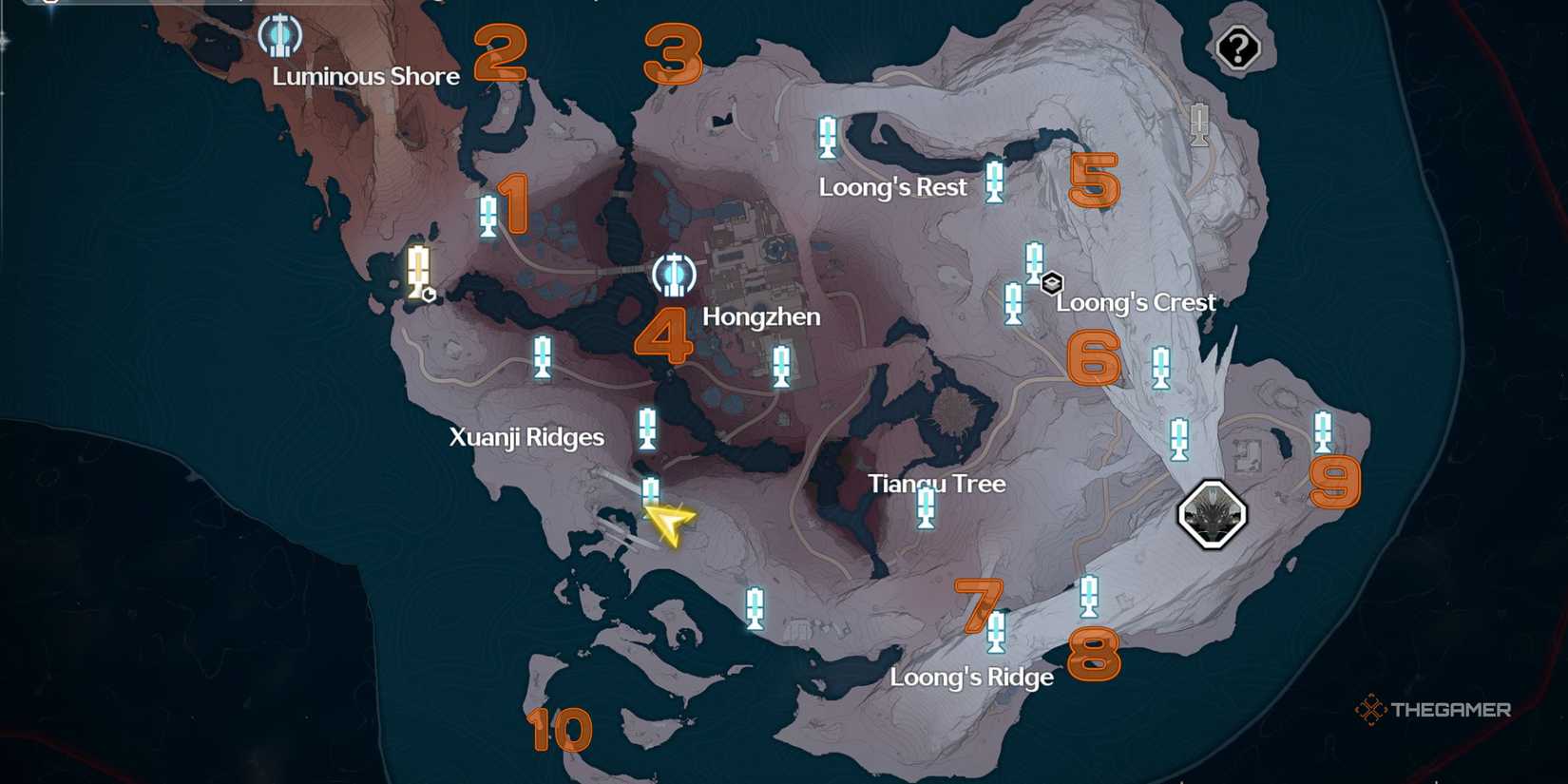Click the Xuanji Ridges region label

528,437
